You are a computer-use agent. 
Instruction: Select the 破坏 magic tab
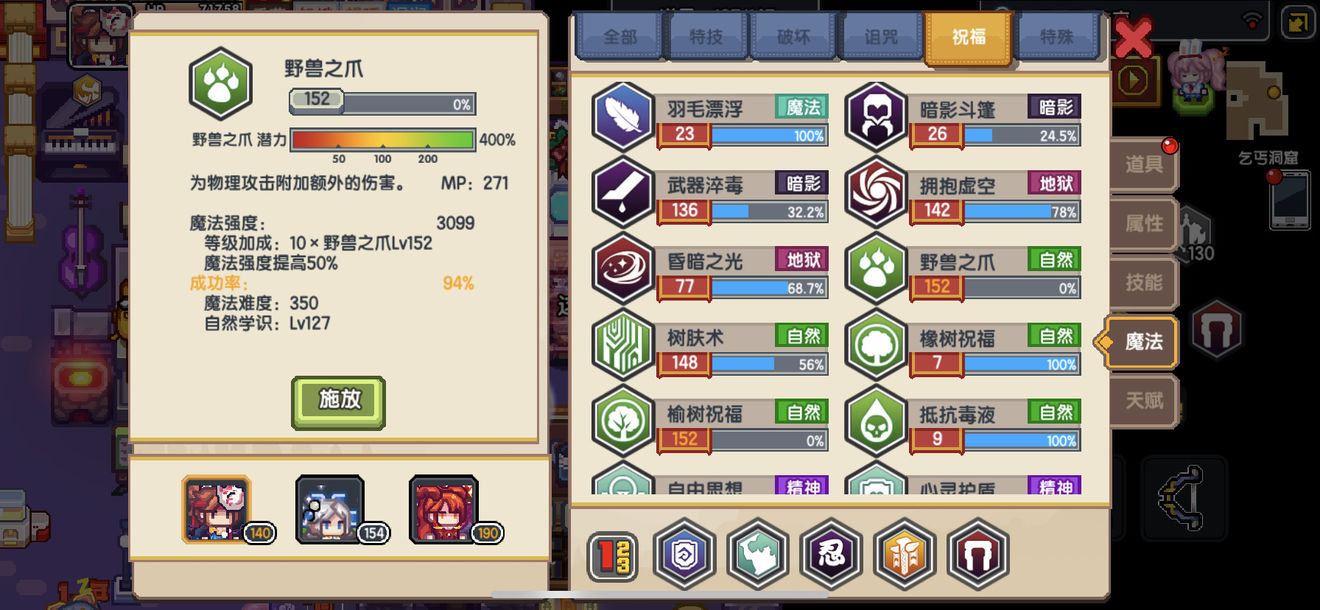click(793, 38)
